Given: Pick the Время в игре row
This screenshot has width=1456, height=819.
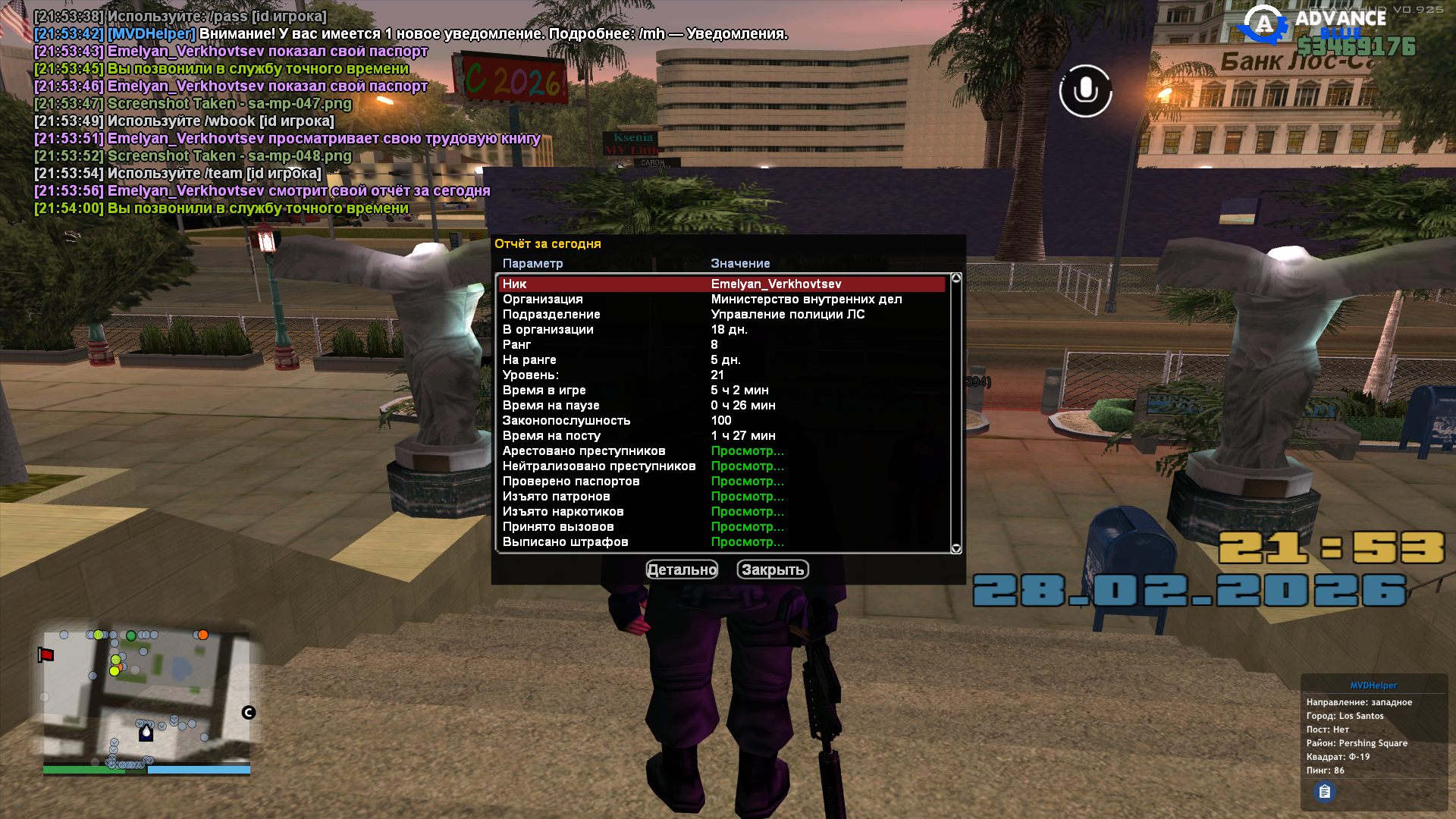Looking at the screenshot, I should (x=720, y=390).
